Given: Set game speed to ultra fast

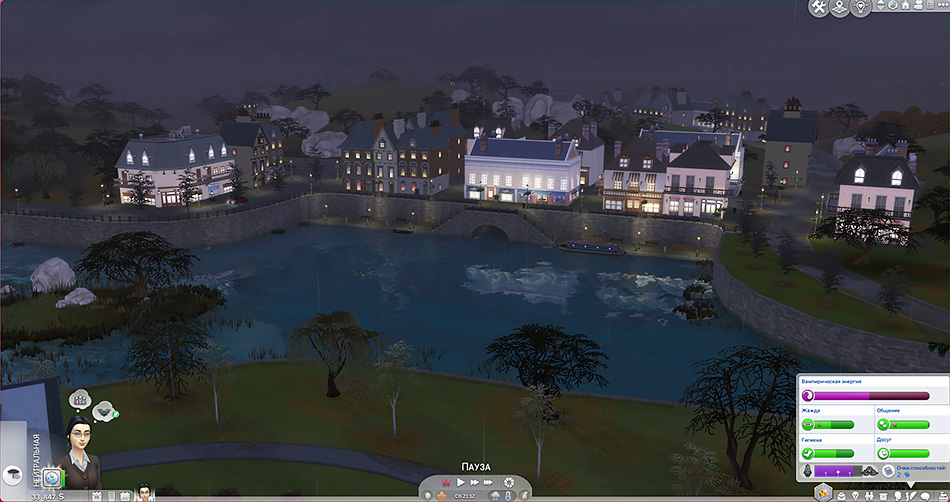Looking at the screenshot, I should click(x=489, y=483).
